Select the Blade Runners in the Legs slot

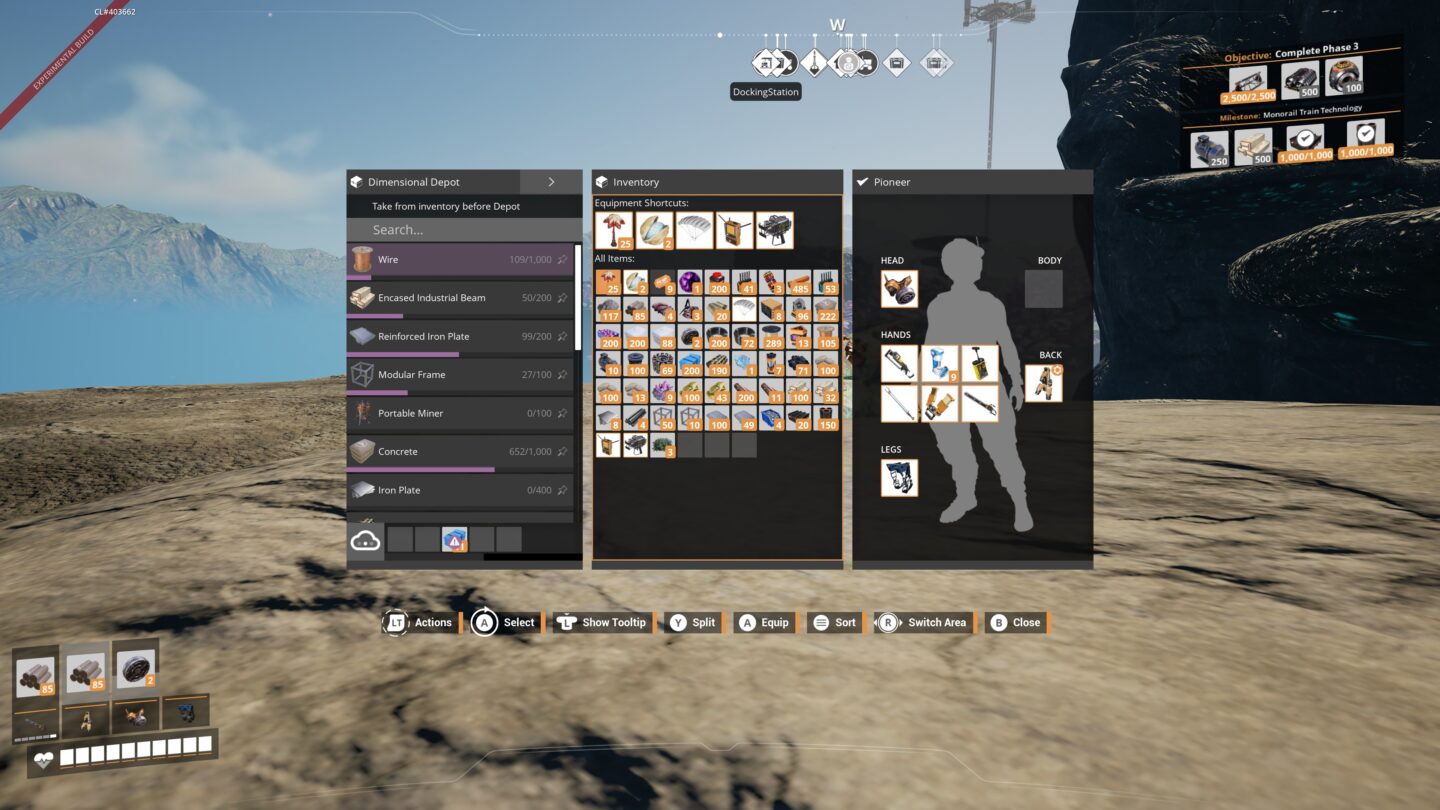coord(899,478)
